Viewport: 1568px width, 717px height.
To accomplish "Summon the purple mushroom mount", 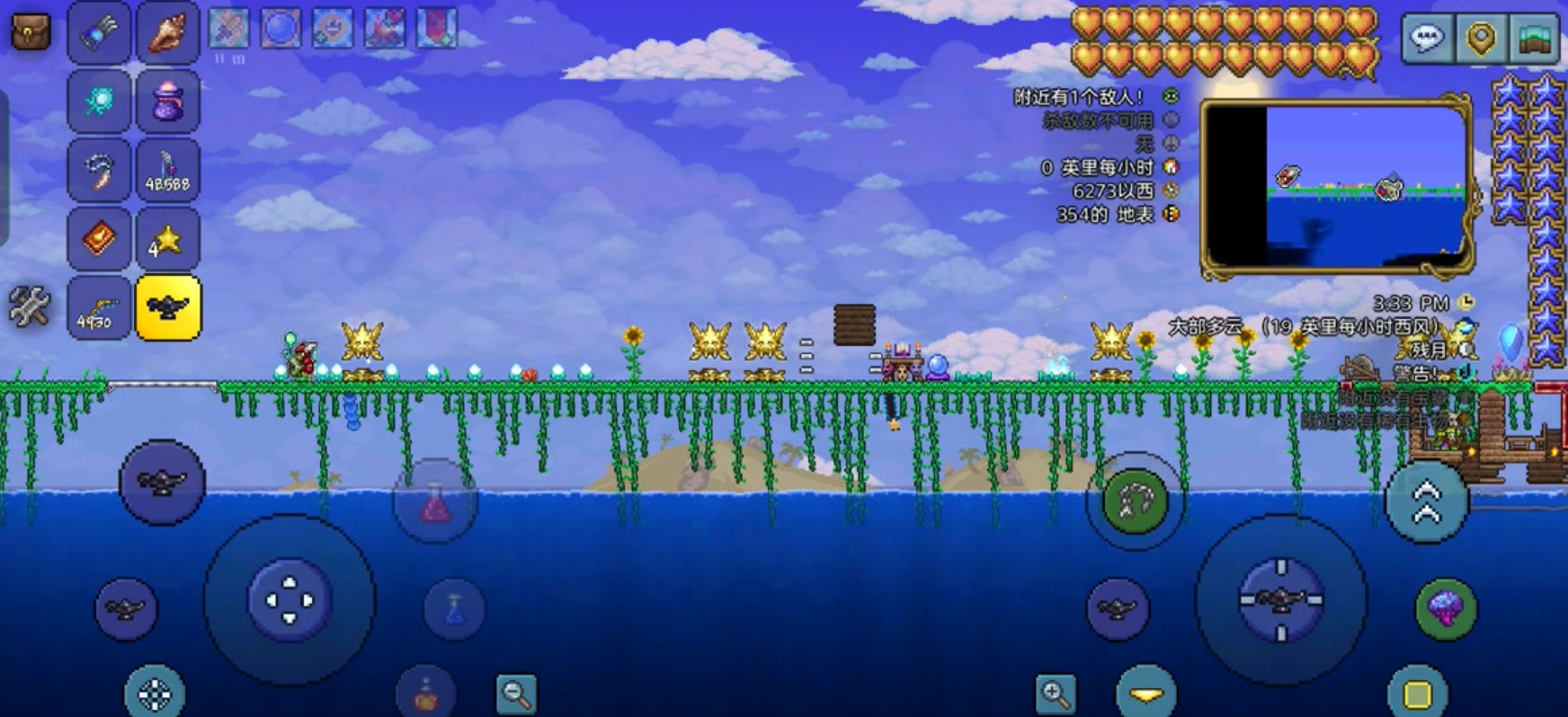I will point(1445,609).
